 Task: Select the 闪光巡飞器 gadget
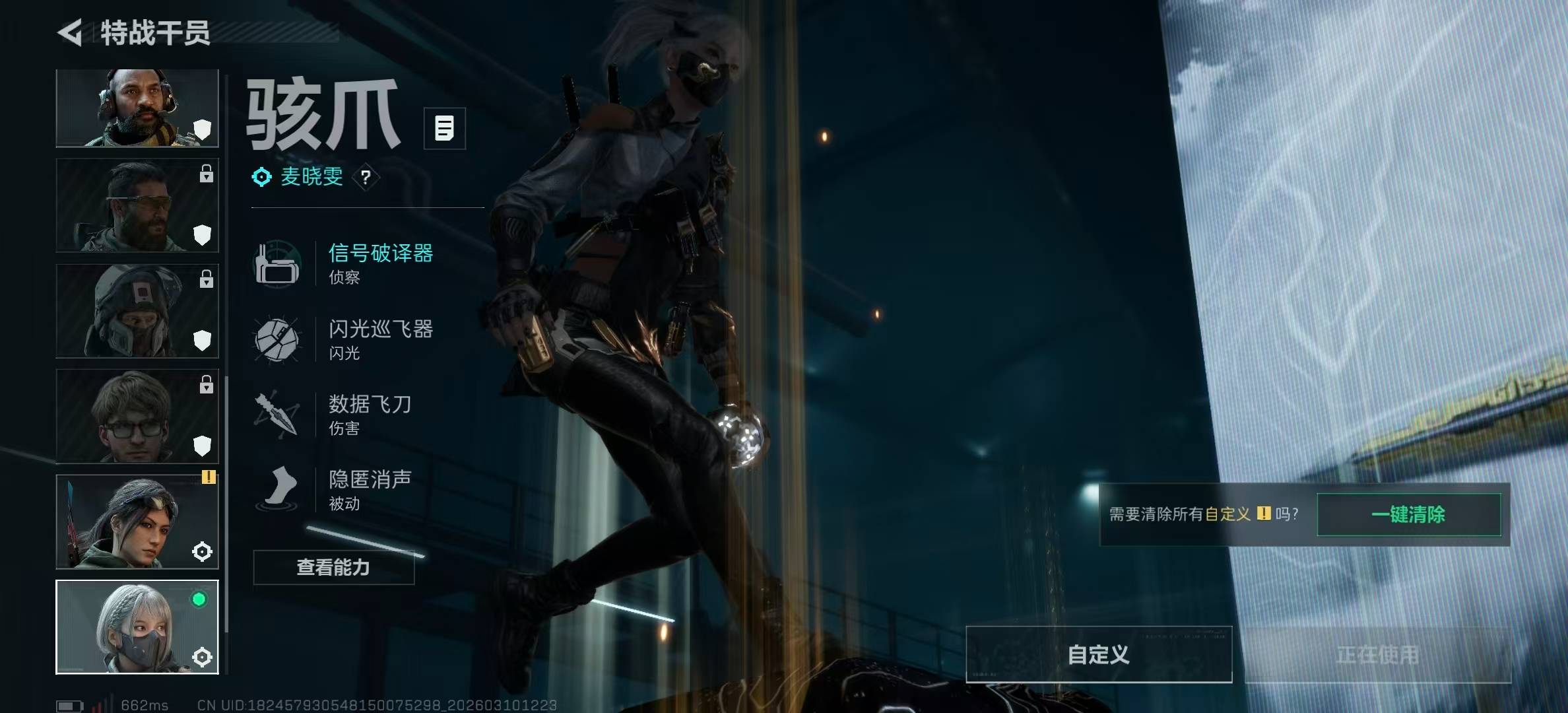[380, 339]
